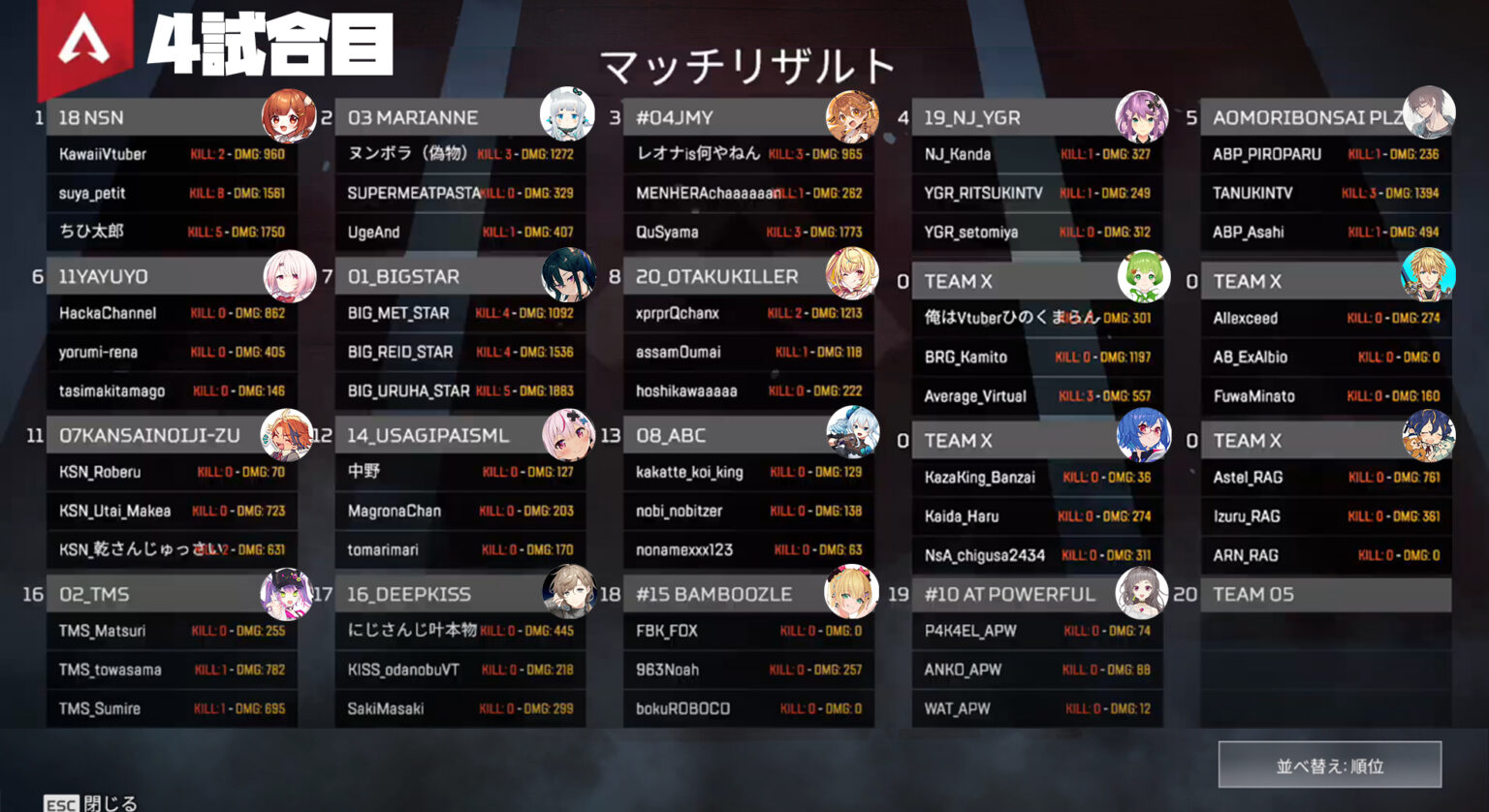Viewport: 1489px width, 812px height.
Task: Click the 16_DEEPKISS team avatar icon
Action: coord(572,590)
